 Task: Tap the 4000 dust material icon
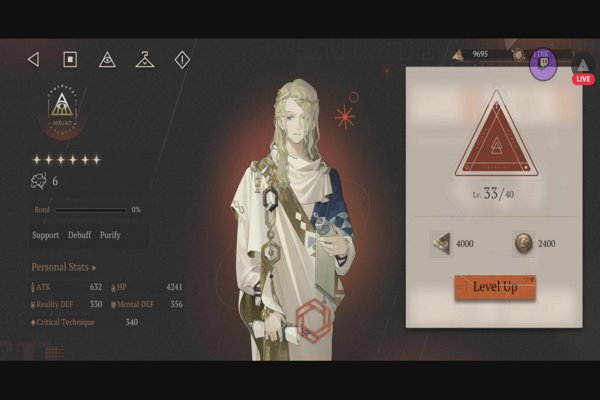[440, 243]
